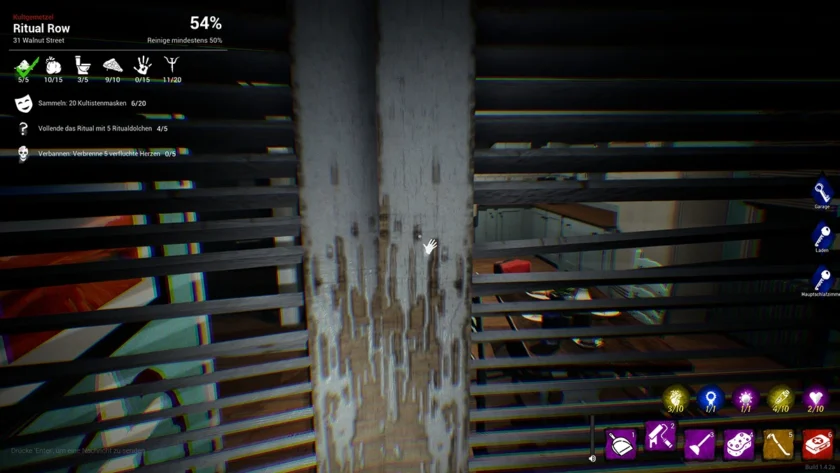Select the Laden key icon
Image resolution: width=840 pixels, height=473 pixels.
click(x=822, y=235)
